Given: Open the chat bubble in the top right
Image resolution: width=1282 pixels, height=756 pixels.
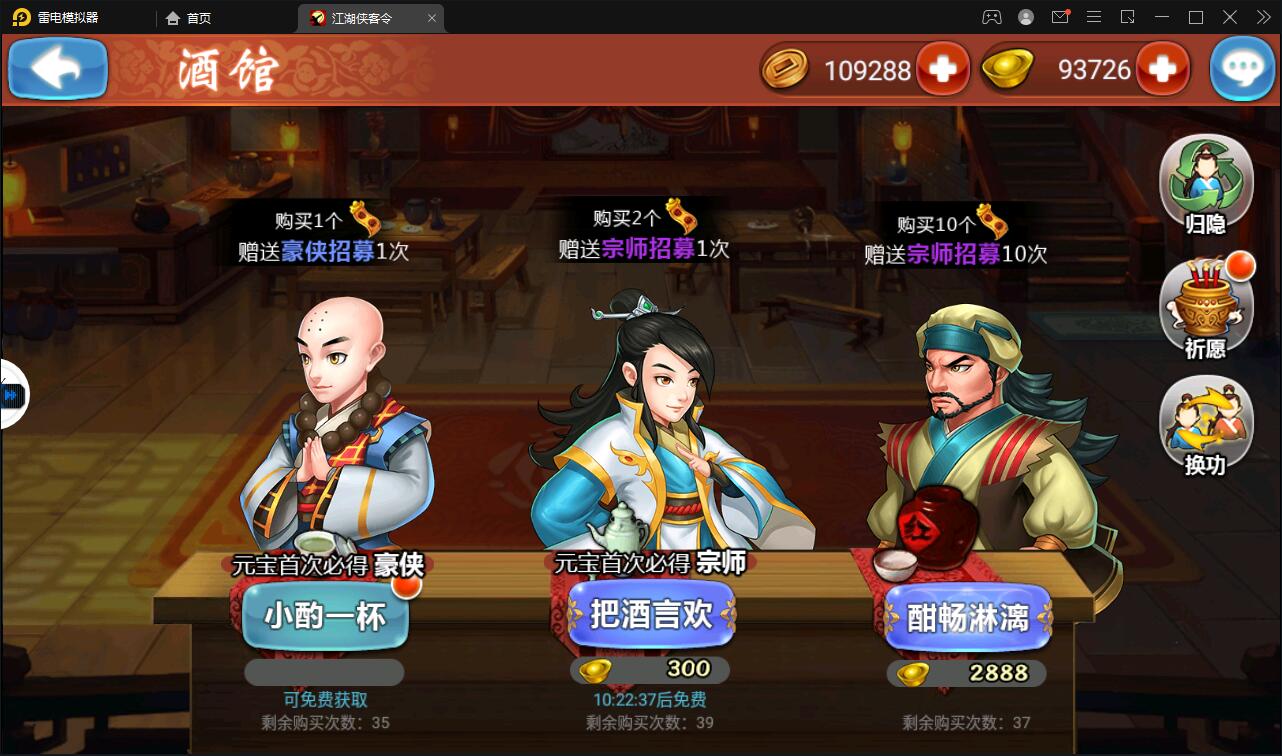Looking at the screenshot, I should click(x=1242, y=69).
